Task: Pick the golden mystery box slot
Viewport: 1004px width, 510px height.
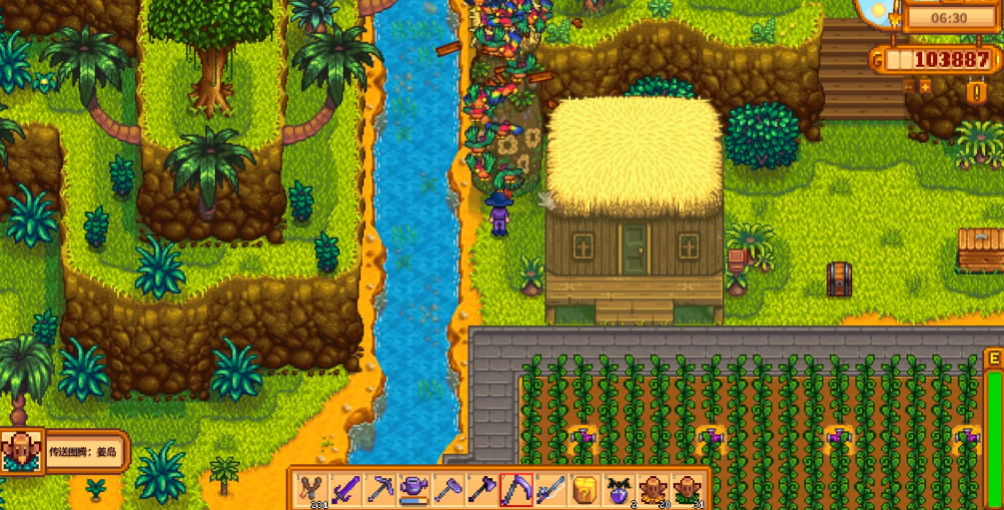Action: 585,489
